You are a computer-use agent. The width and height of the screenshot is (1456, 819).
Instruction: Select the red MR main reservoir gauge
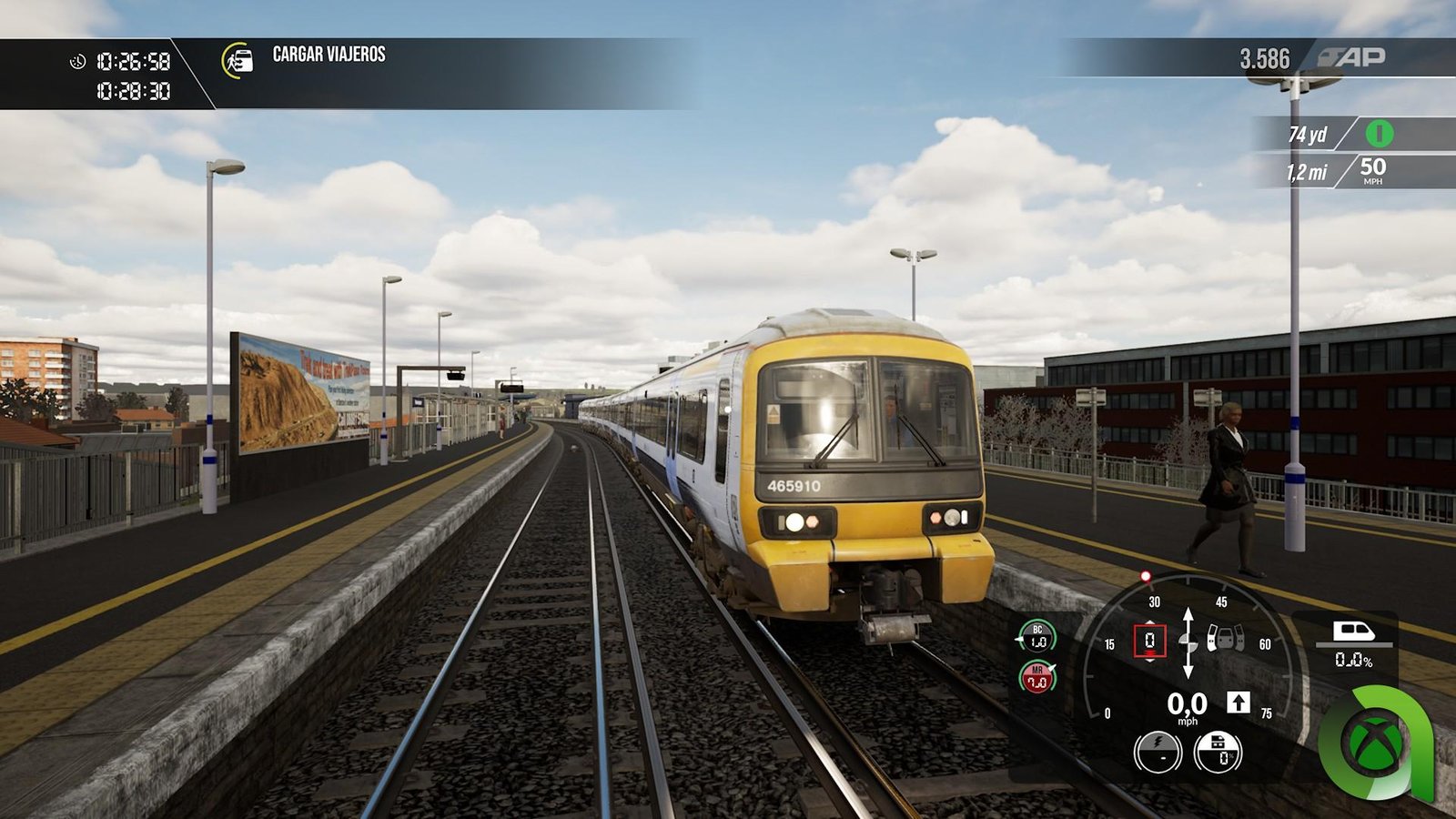point(1037,677)
